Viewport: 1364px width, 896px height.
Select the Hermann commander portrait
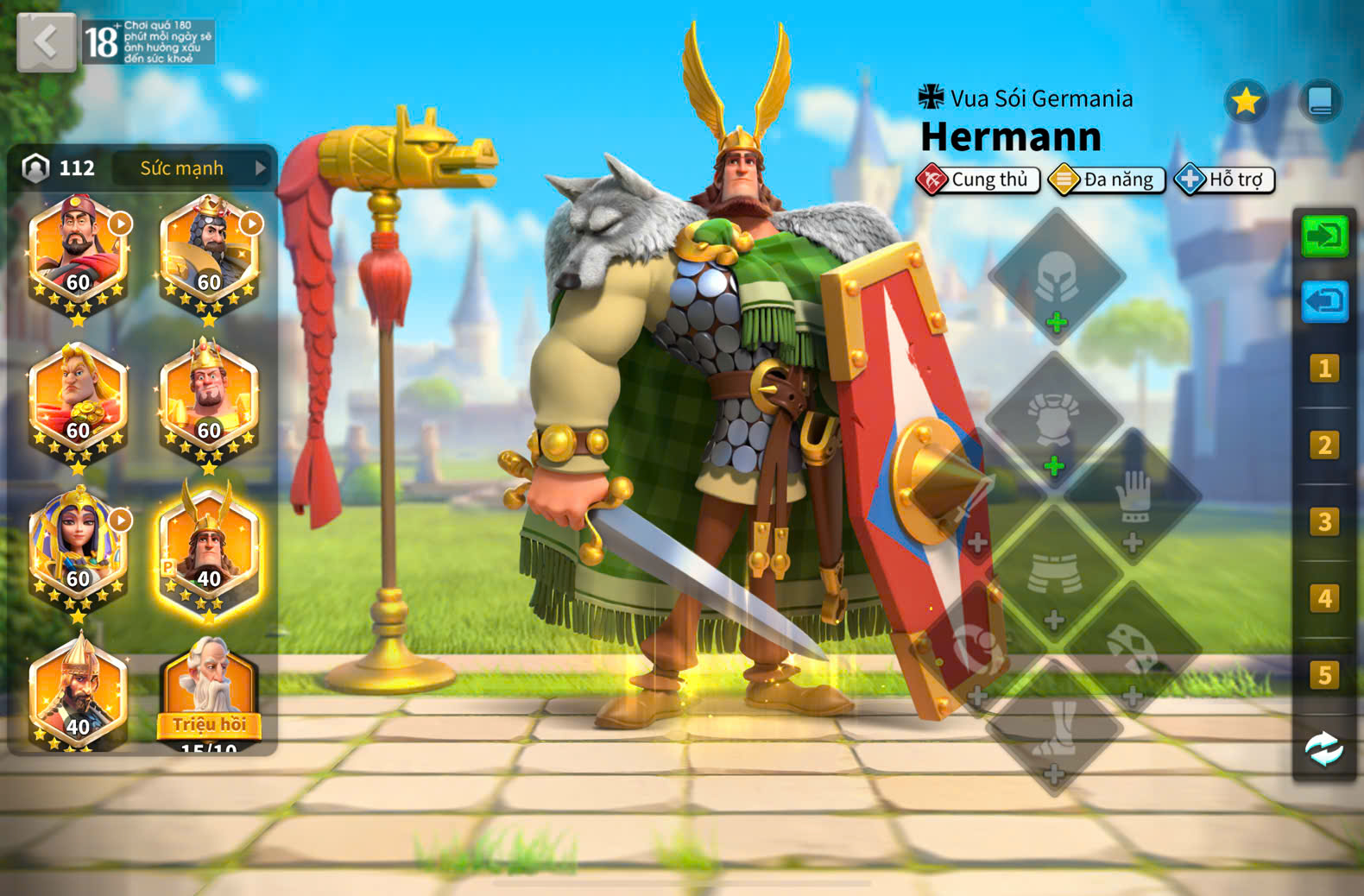click(208, 552)
